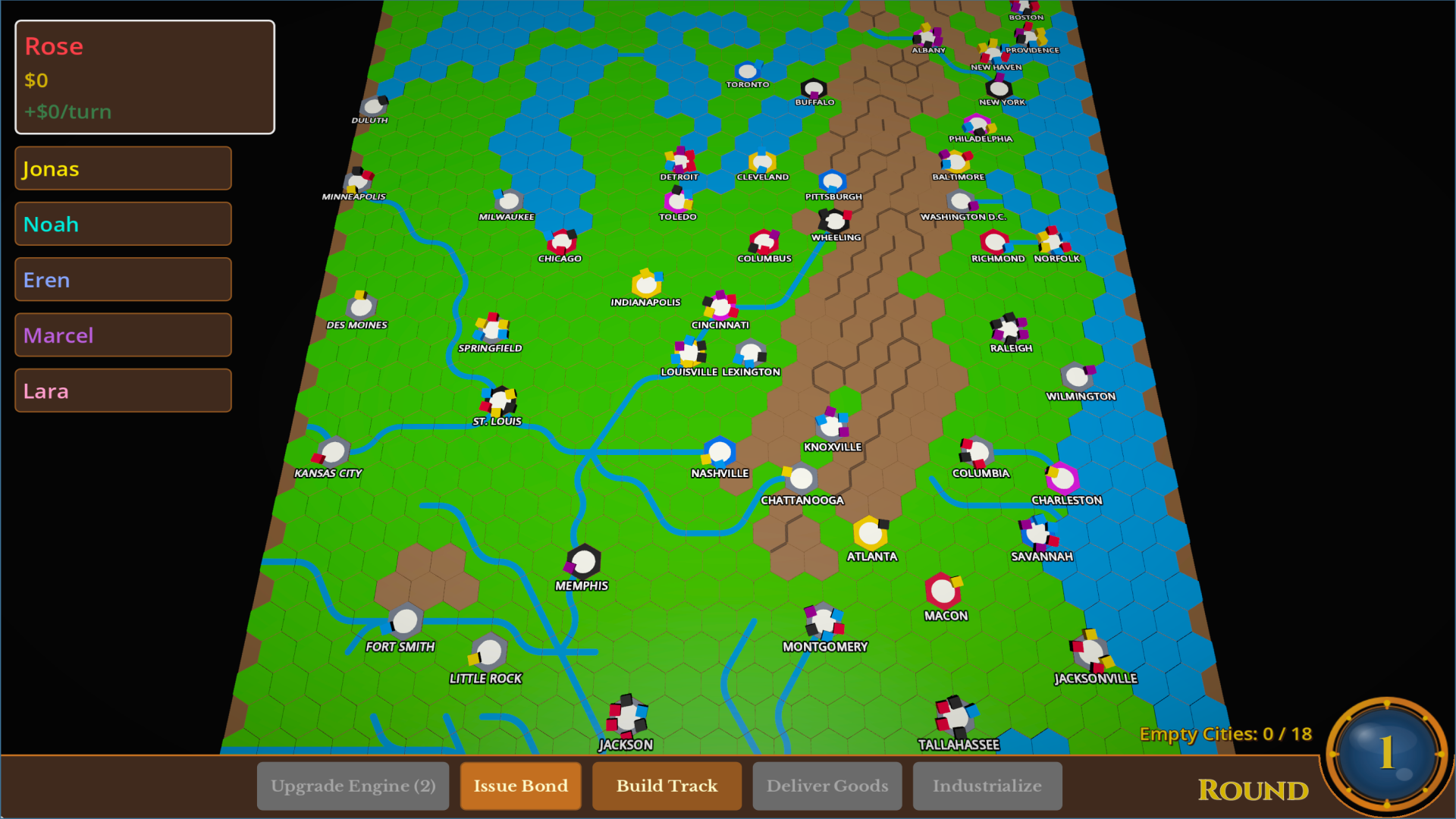Select the Upgrade Engine action
Viewport: 1456px width, 819px height.
coord(353,786)
